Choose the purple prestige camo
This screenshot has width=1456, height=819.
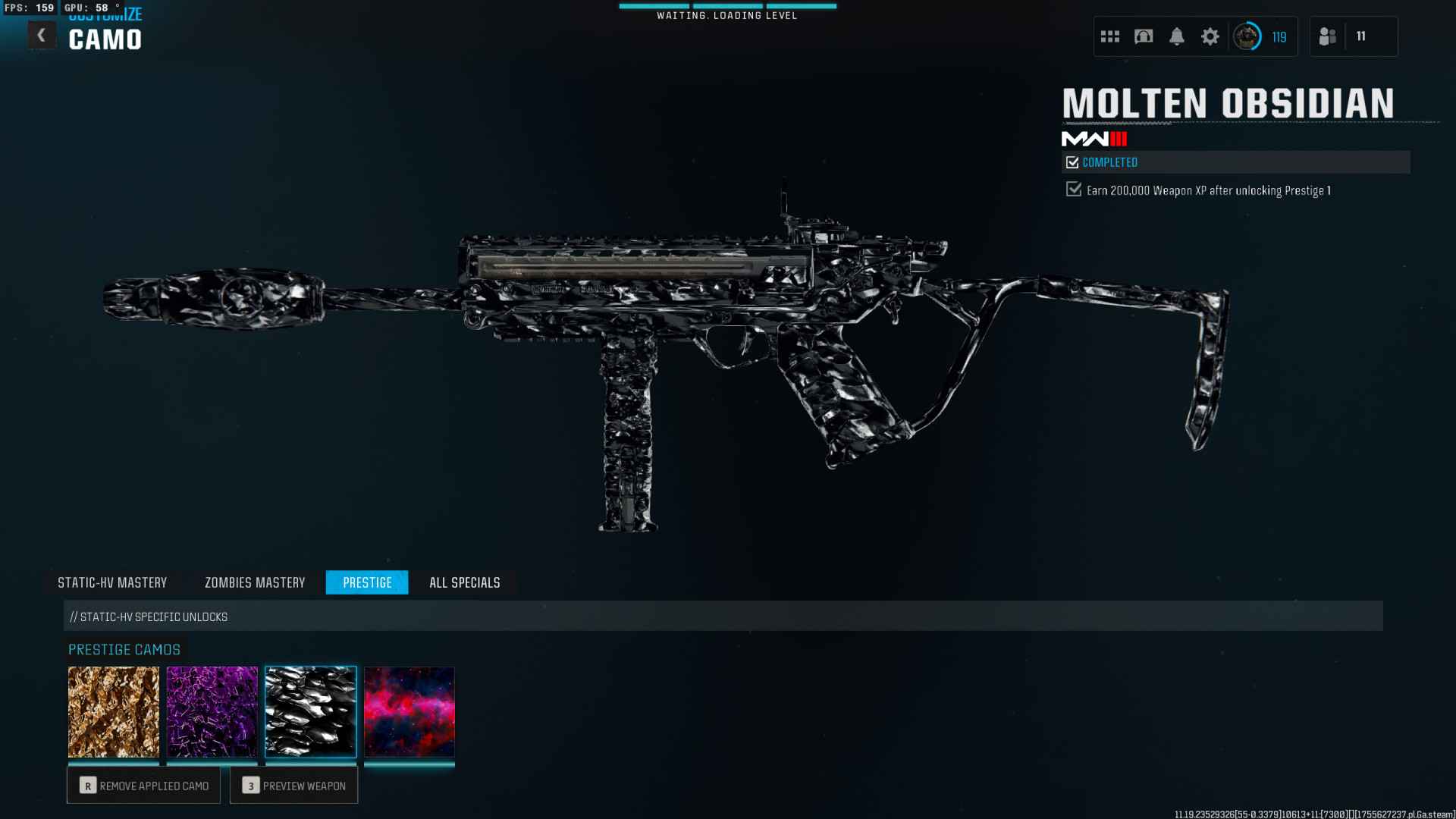coord(212,711)
